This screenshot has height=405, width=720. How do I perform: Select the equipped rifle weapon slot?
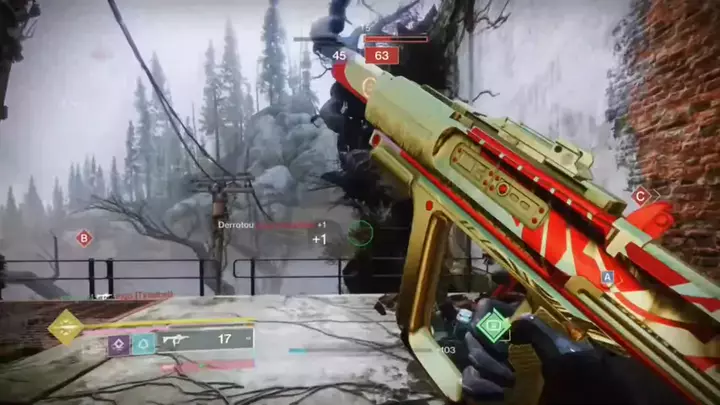click(205, 340)
